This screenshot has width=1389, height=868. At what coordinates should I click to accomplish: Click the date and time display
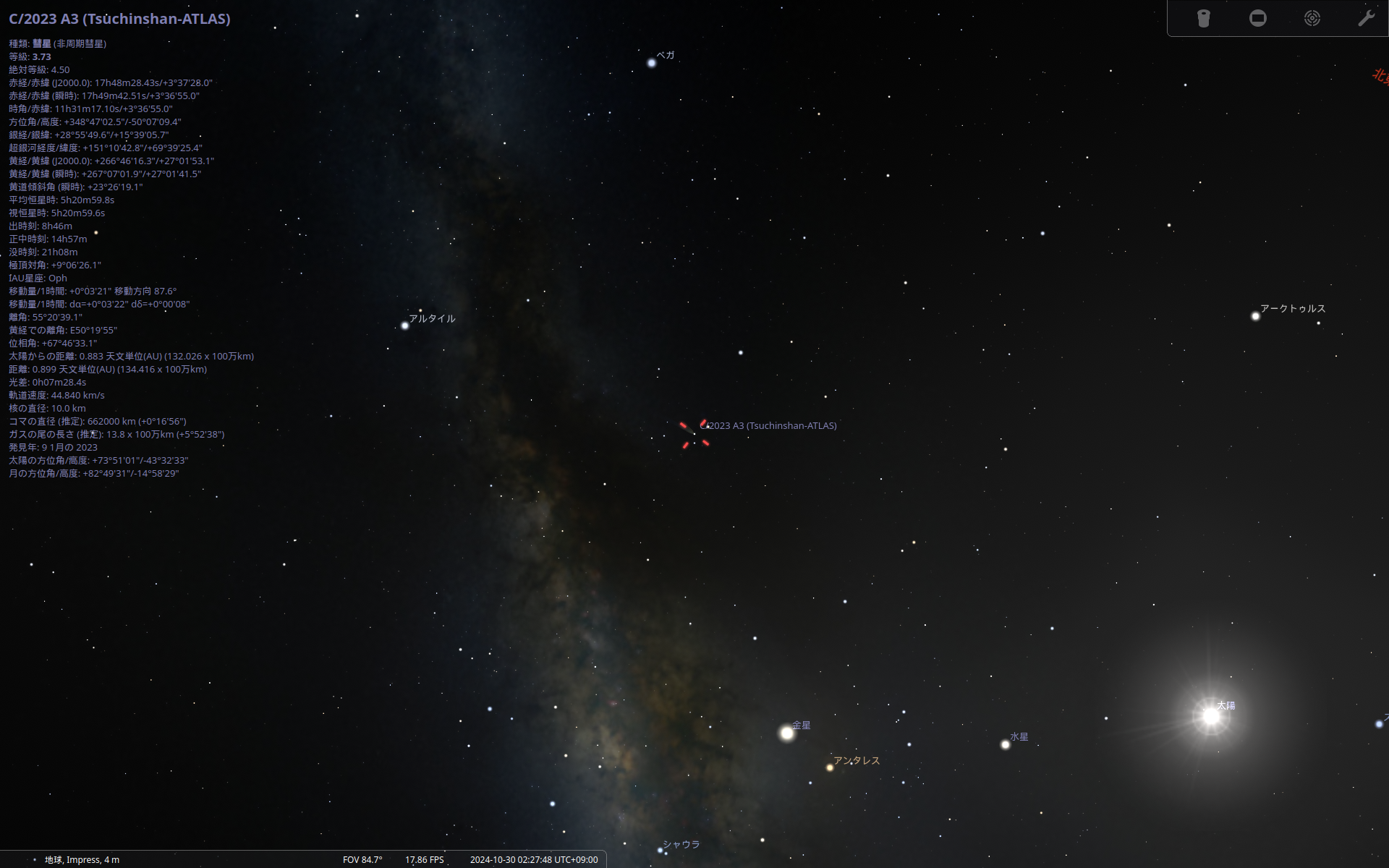point(535,859)
